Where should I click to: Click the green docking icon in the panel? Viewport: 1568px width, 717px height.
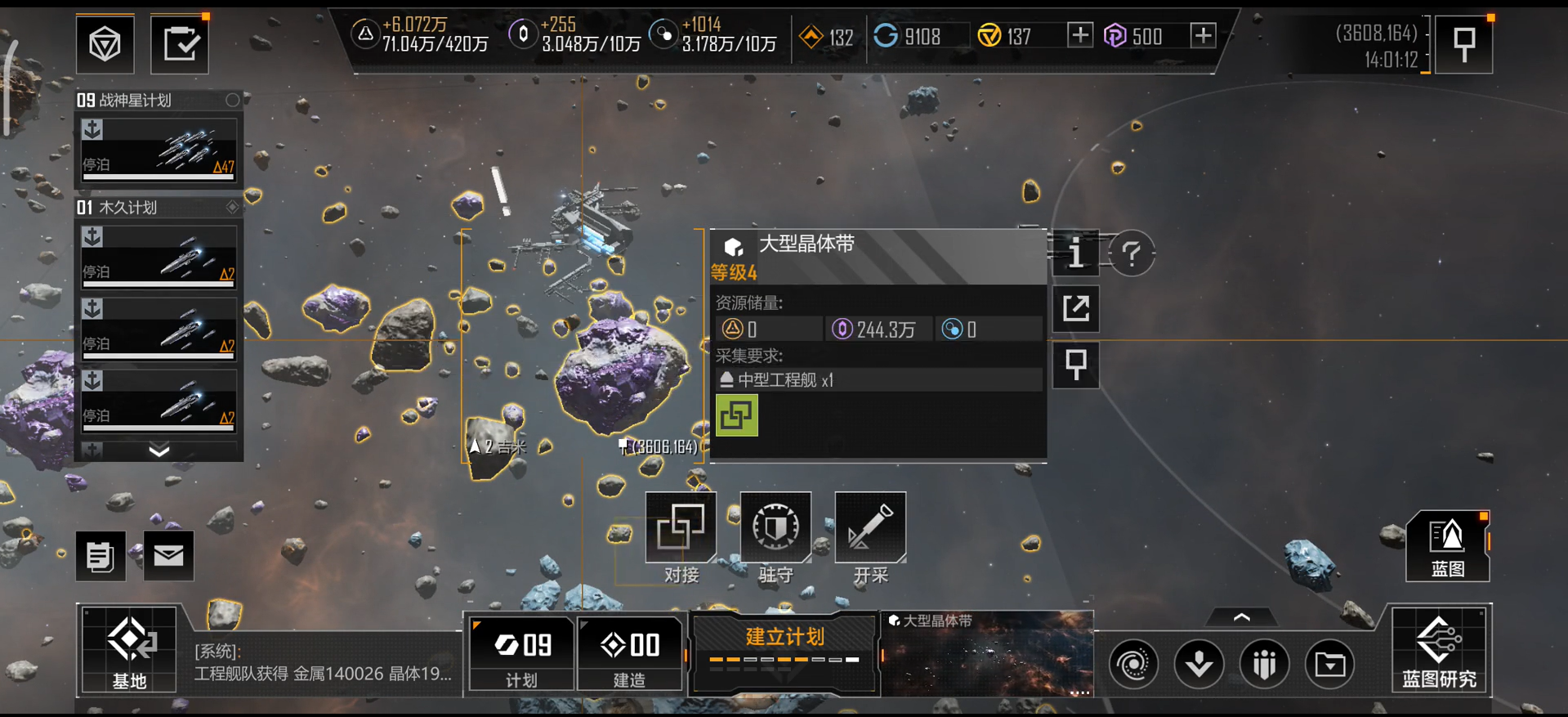point(736,415)
